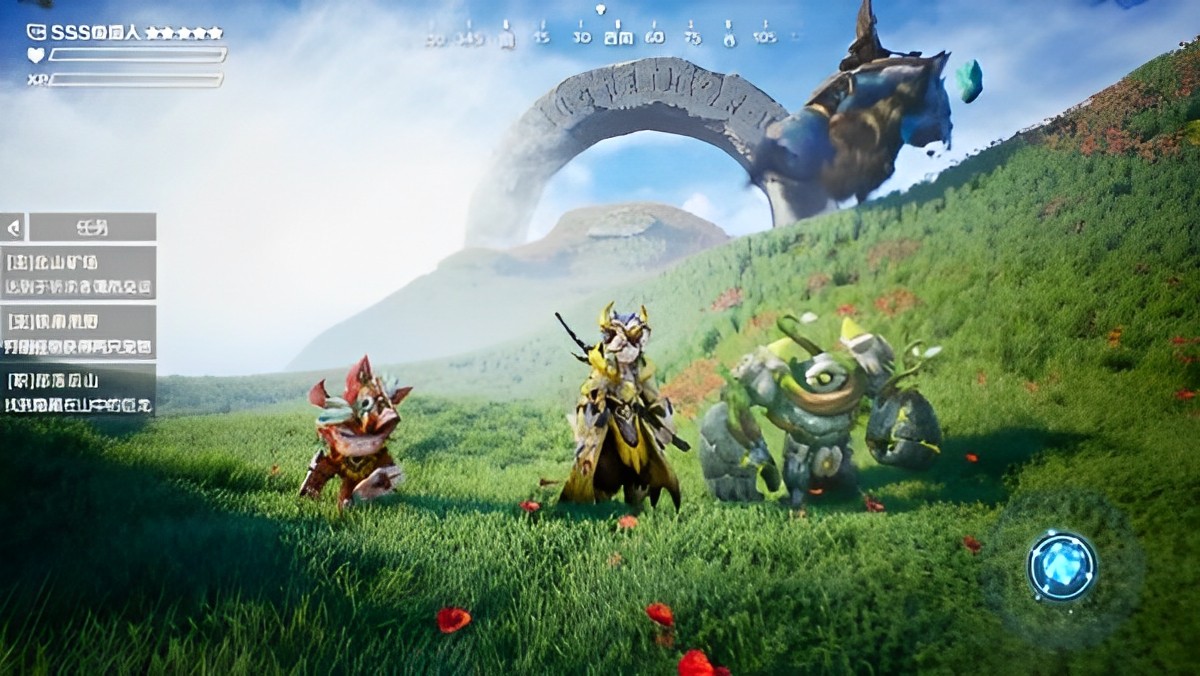The image size is (1200, 676).
Task: Collapse quest panel with the left arrow
Action: 13,227
